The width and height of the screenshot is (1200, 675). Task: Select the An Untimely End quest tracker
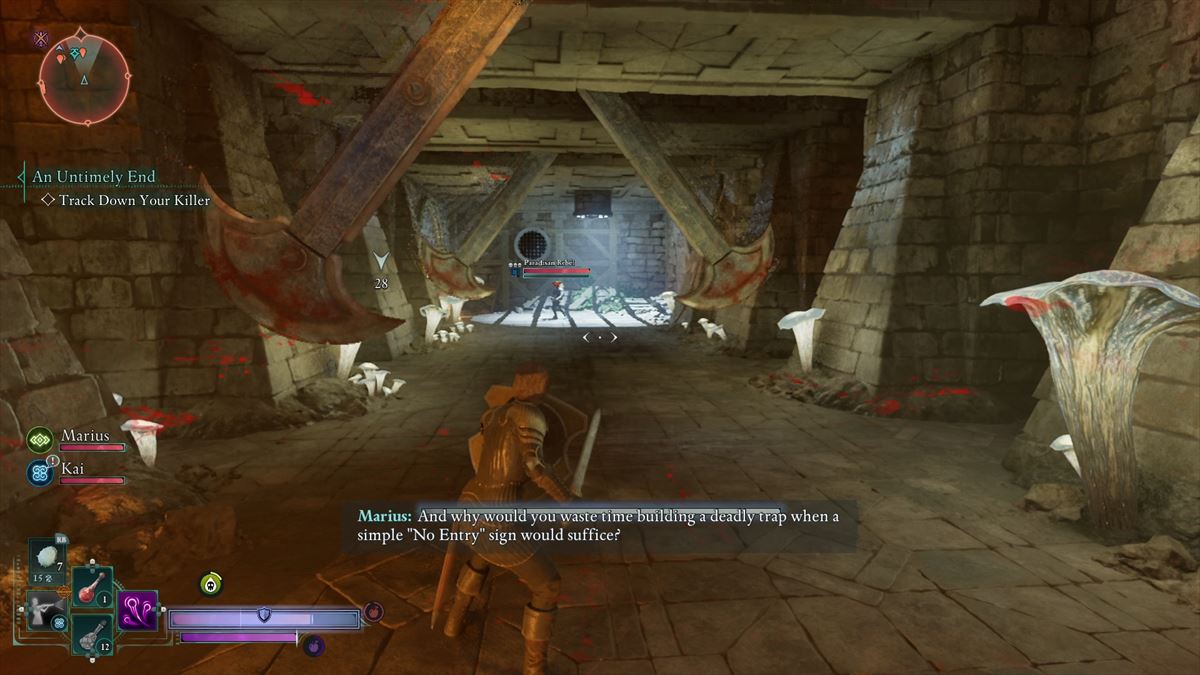click(93, 177)
